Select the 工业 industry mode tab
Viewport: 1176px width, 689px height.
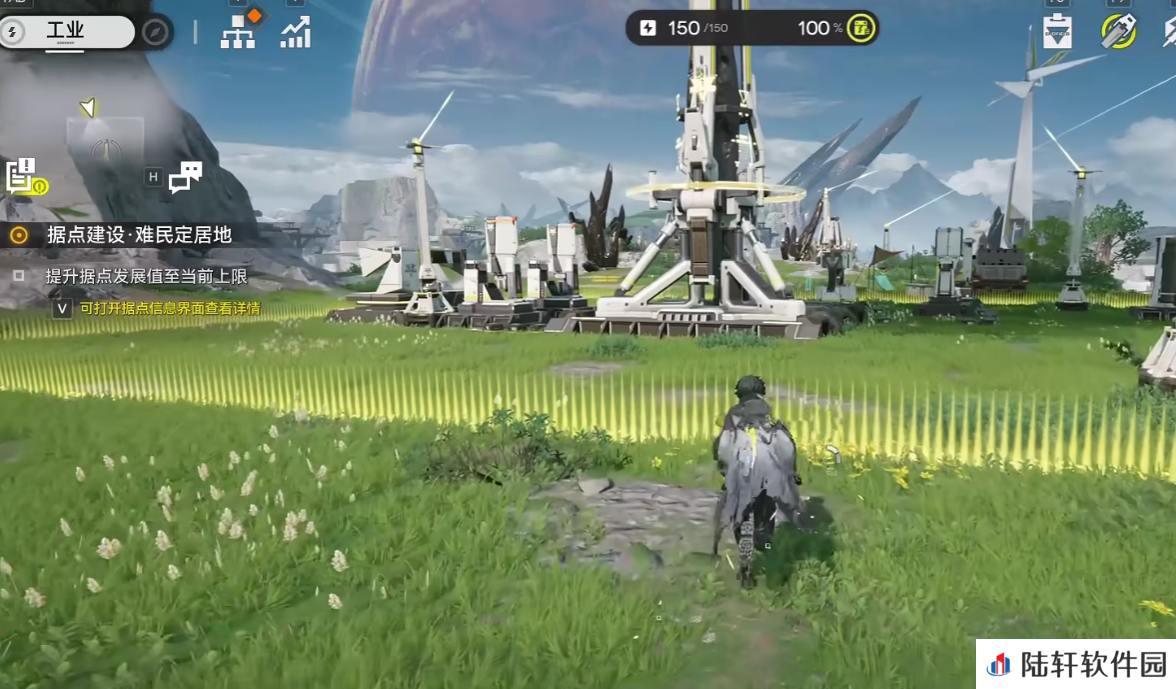click(x=66, y=32)
